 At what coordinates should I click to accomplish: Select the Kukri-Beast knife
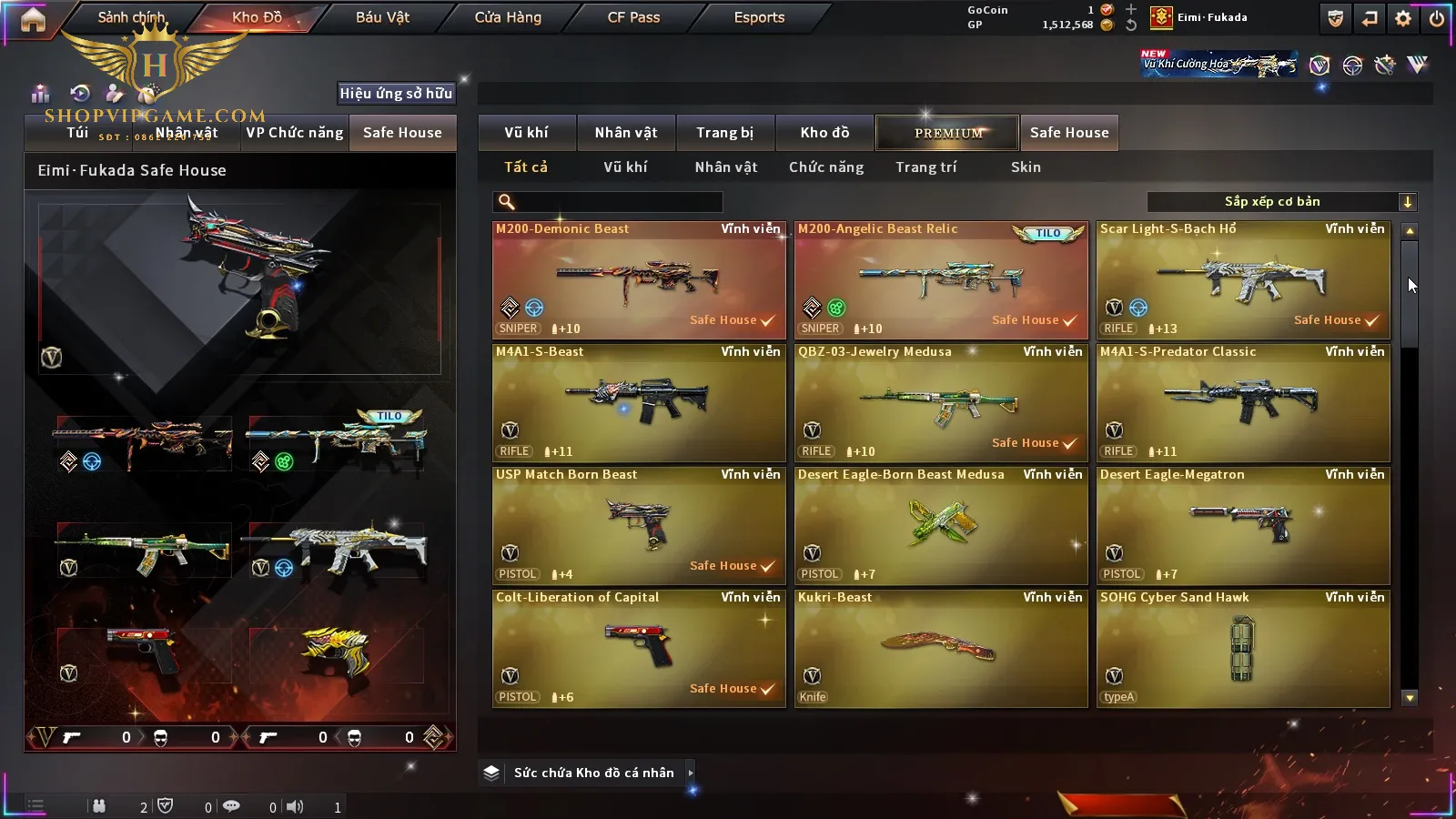(x=941, y=649)
